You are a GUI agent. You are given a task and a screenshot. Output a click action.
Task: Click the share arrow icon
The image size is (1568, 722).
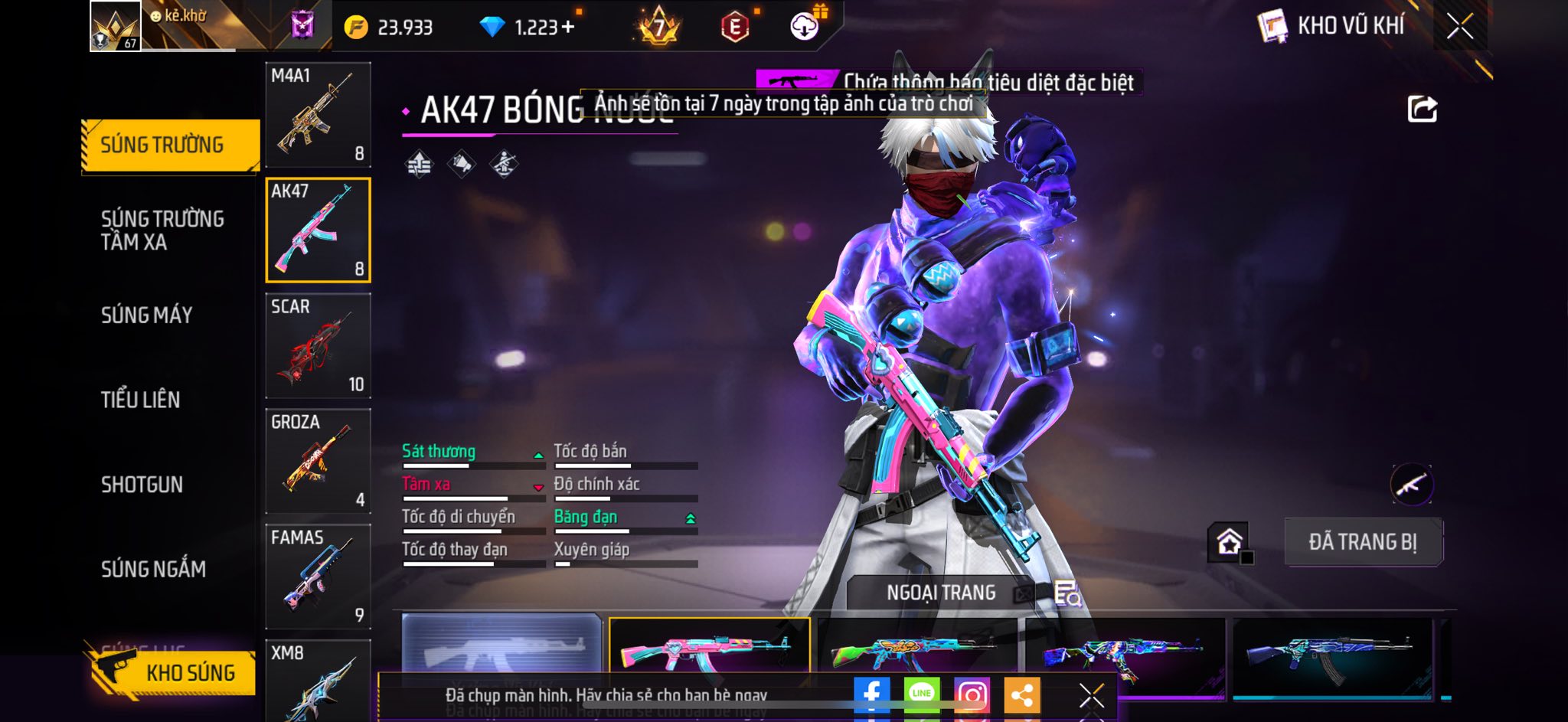point(1422,109)
